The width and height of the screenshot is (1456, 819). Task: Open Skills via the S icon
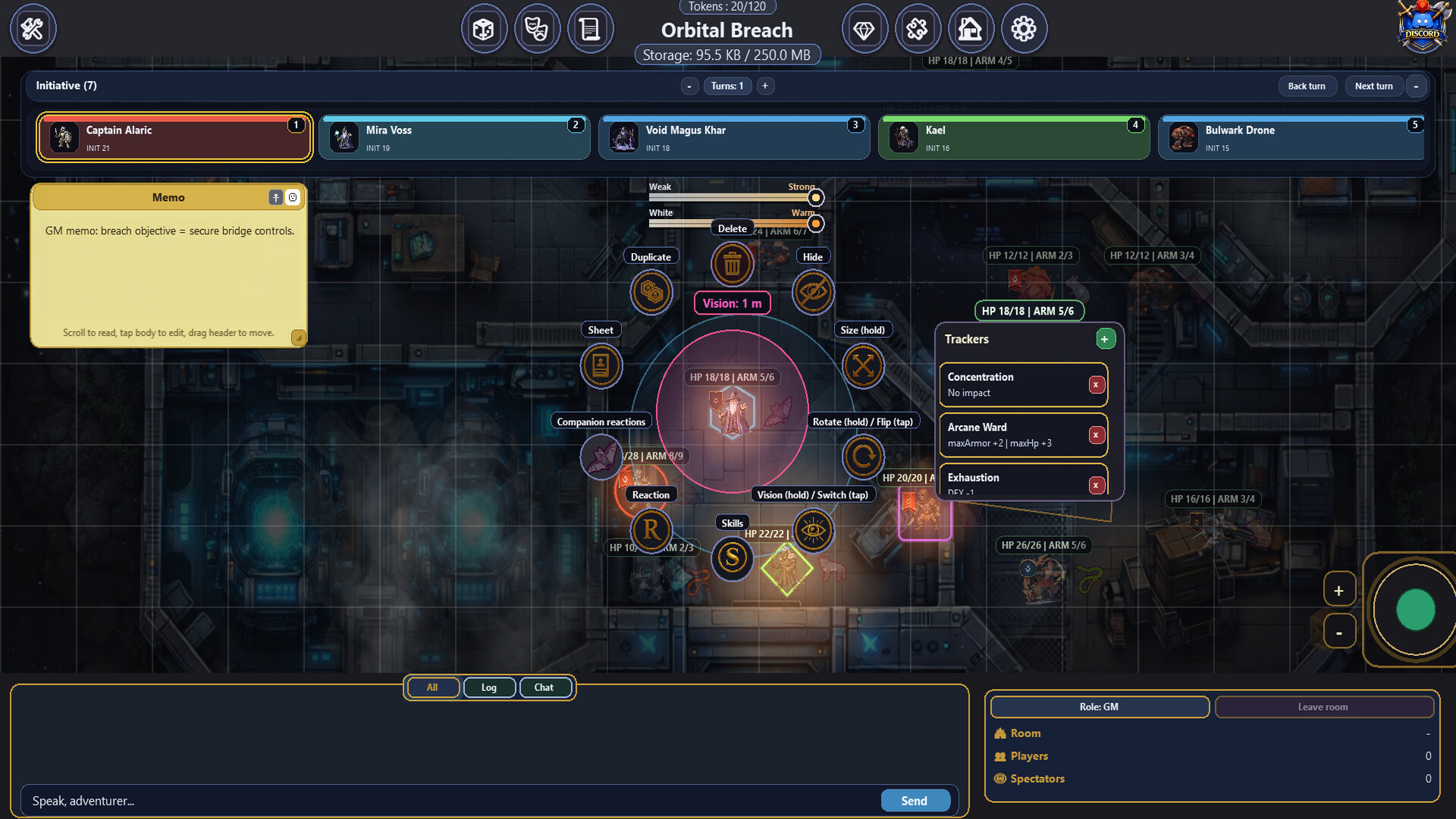pos(732,559)
